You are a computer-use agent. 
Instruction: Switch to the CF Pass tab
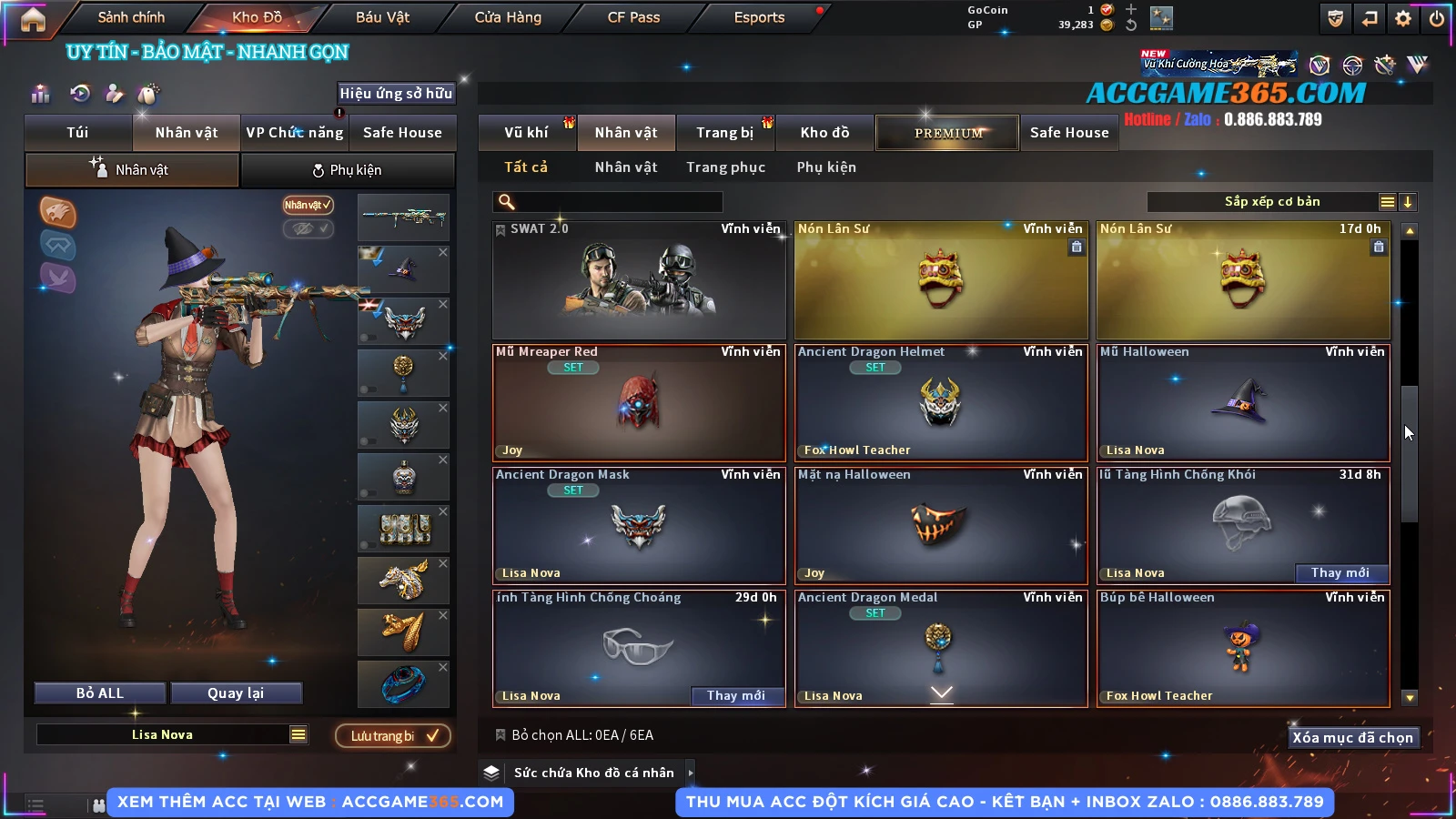coord(633,17)
